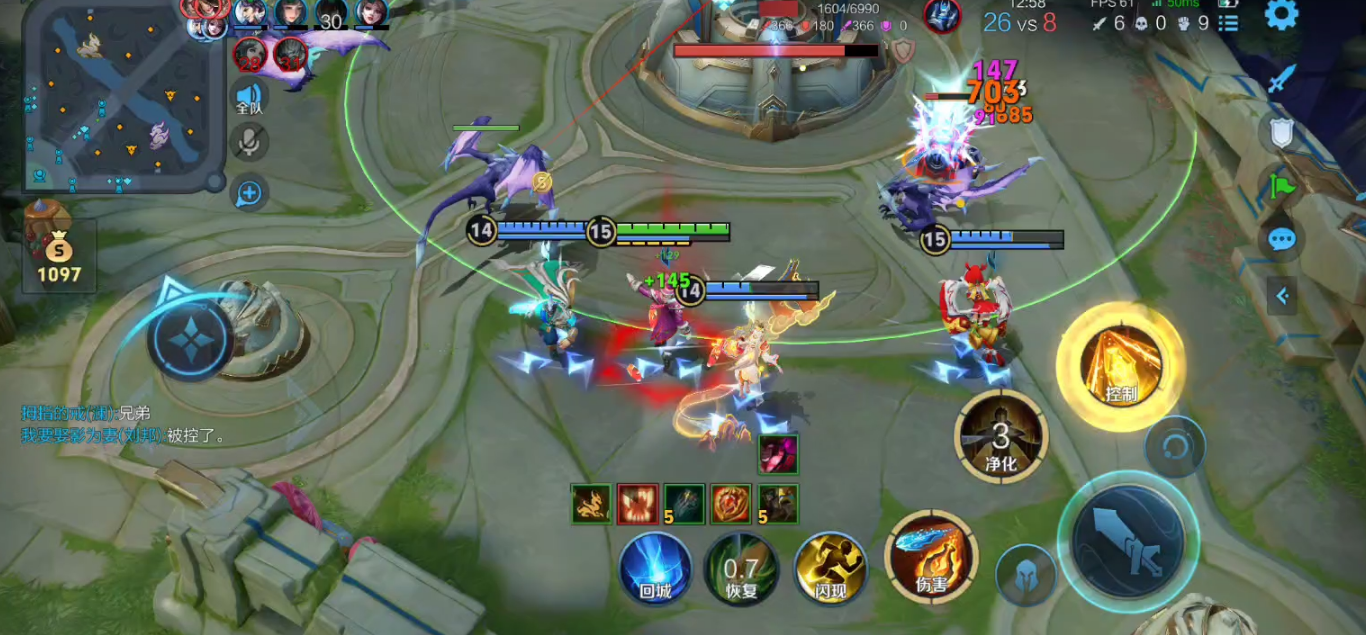Send the green flag gather signal

tap(1282, 185)
